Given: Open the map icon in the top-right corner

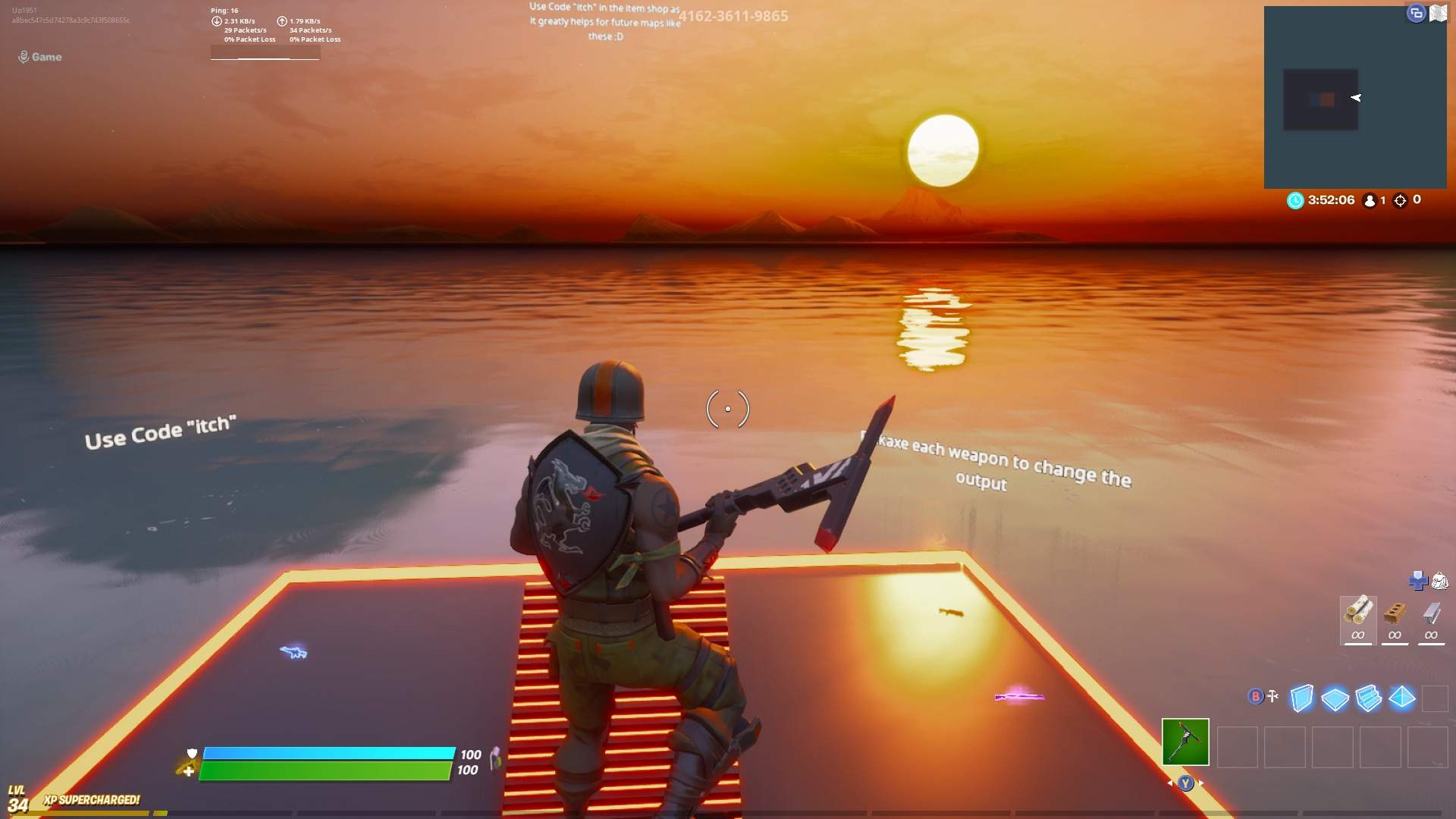Looking at the screenshot, I should point(1440,13).
